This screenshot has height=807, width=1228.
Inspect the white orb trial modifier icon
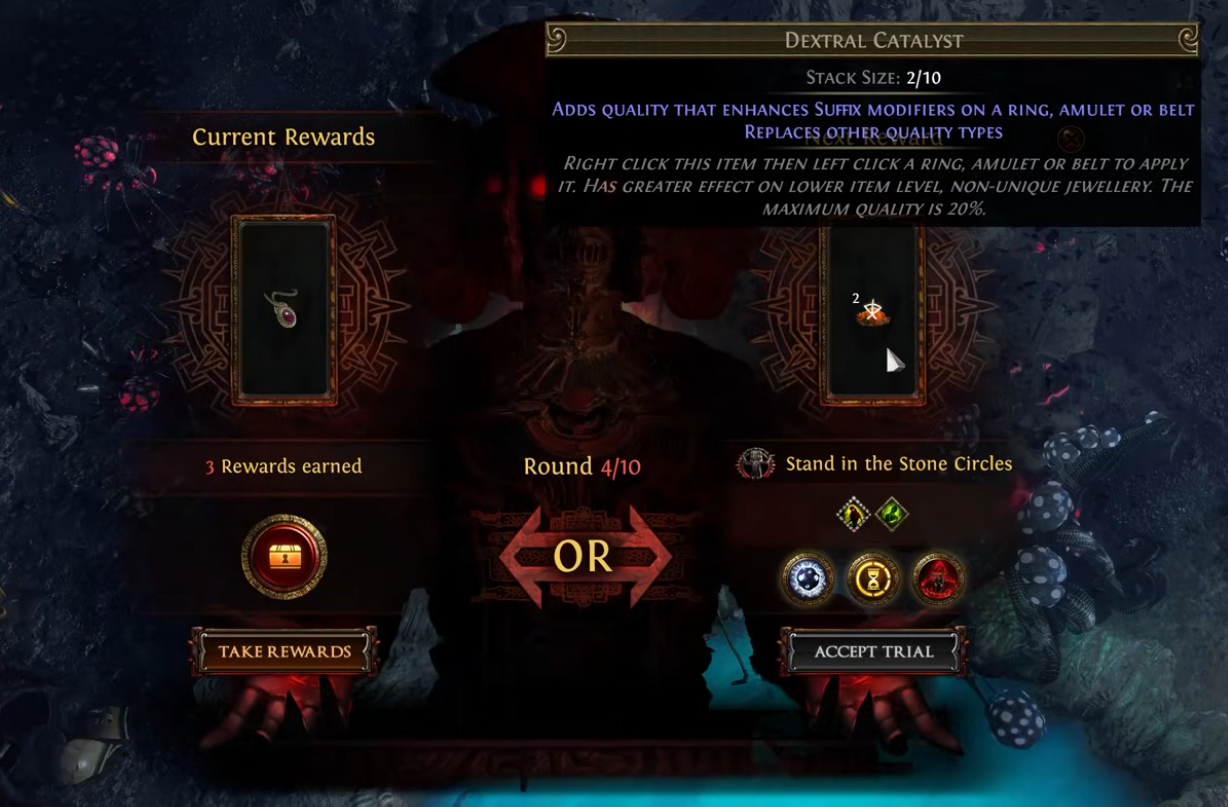click(808, 577)
